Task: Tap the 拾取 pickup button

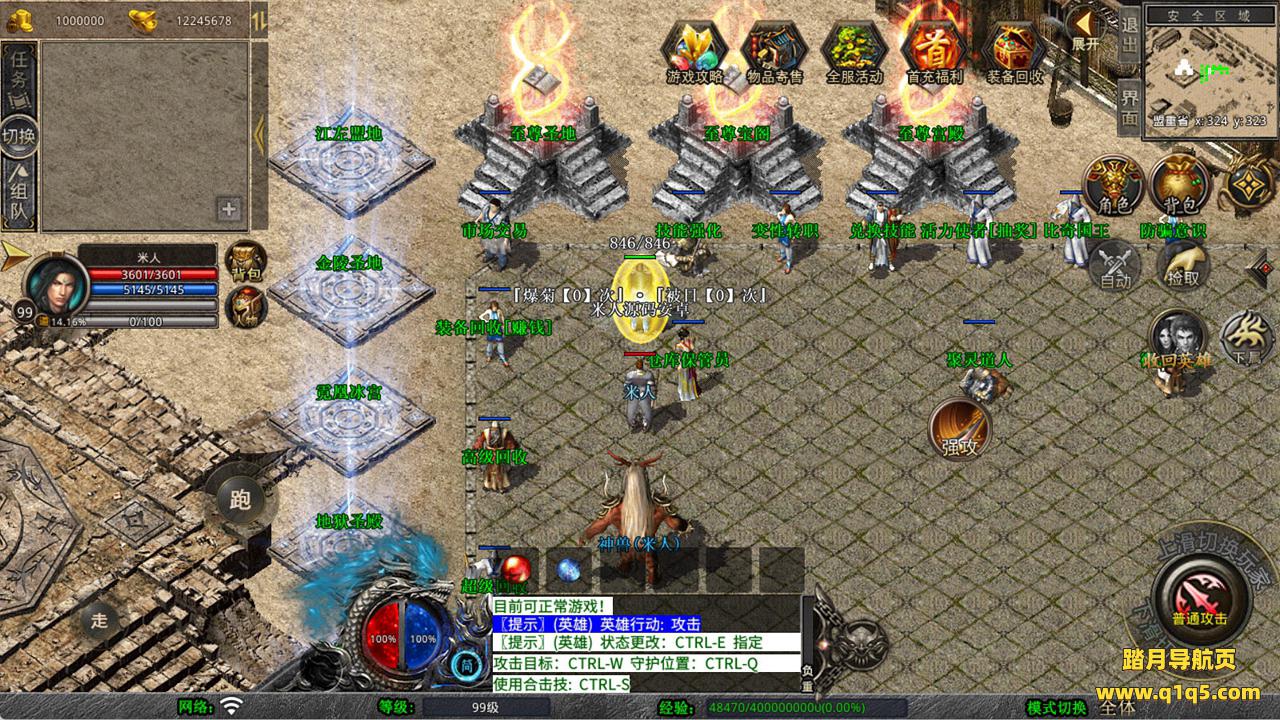Action: coord(1182,264)
